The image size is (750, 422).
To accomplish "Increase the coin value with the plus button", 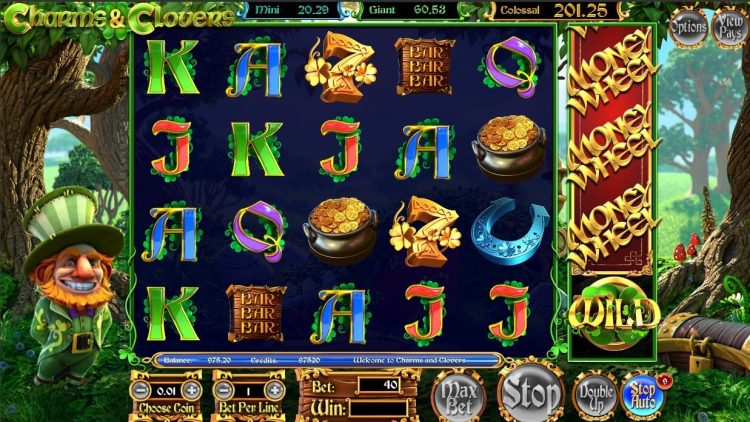I will [x=191, y=389].
